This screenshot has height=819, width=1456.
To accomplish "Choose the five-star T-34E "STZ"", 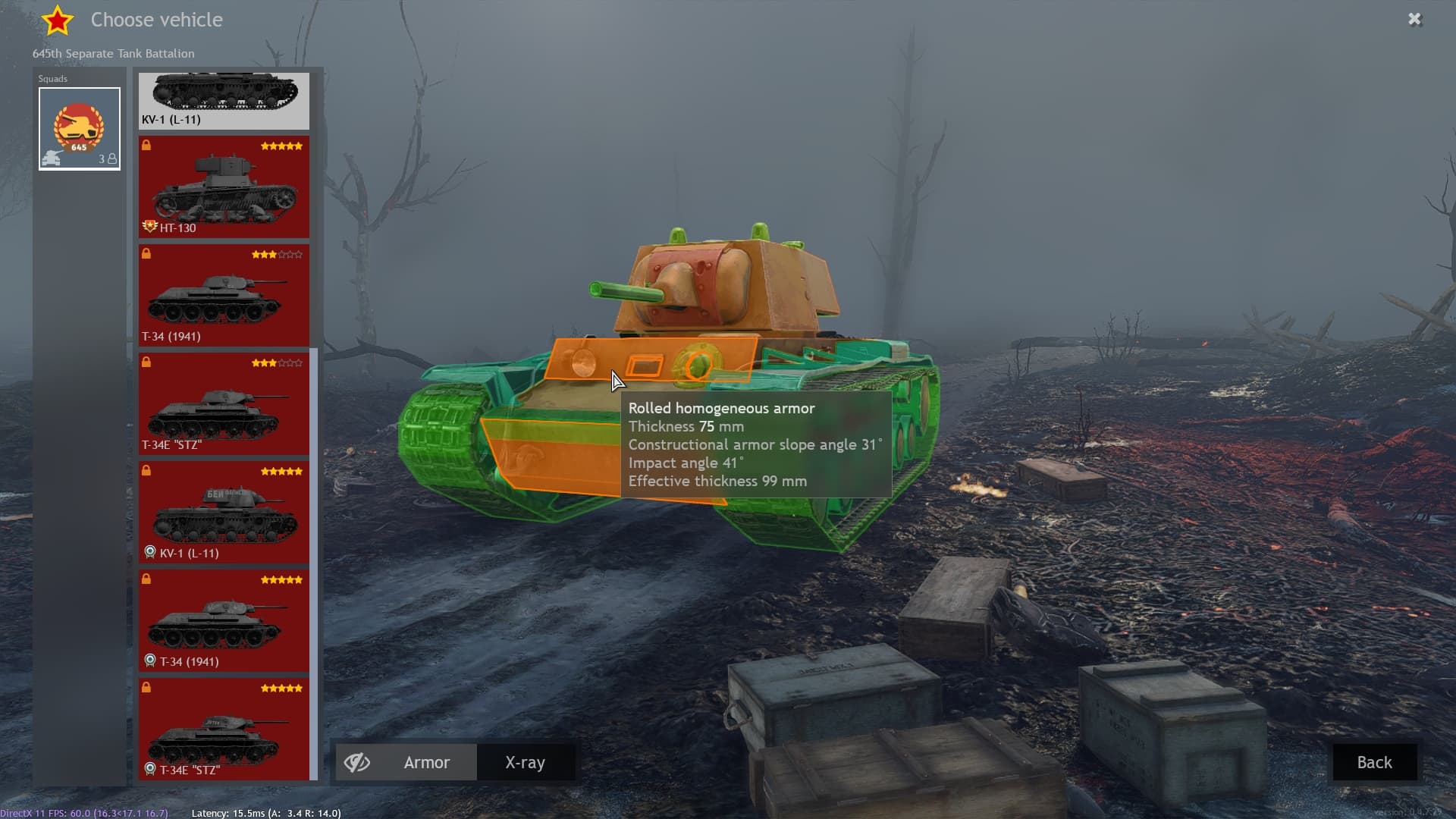I will tap(224, 730).
